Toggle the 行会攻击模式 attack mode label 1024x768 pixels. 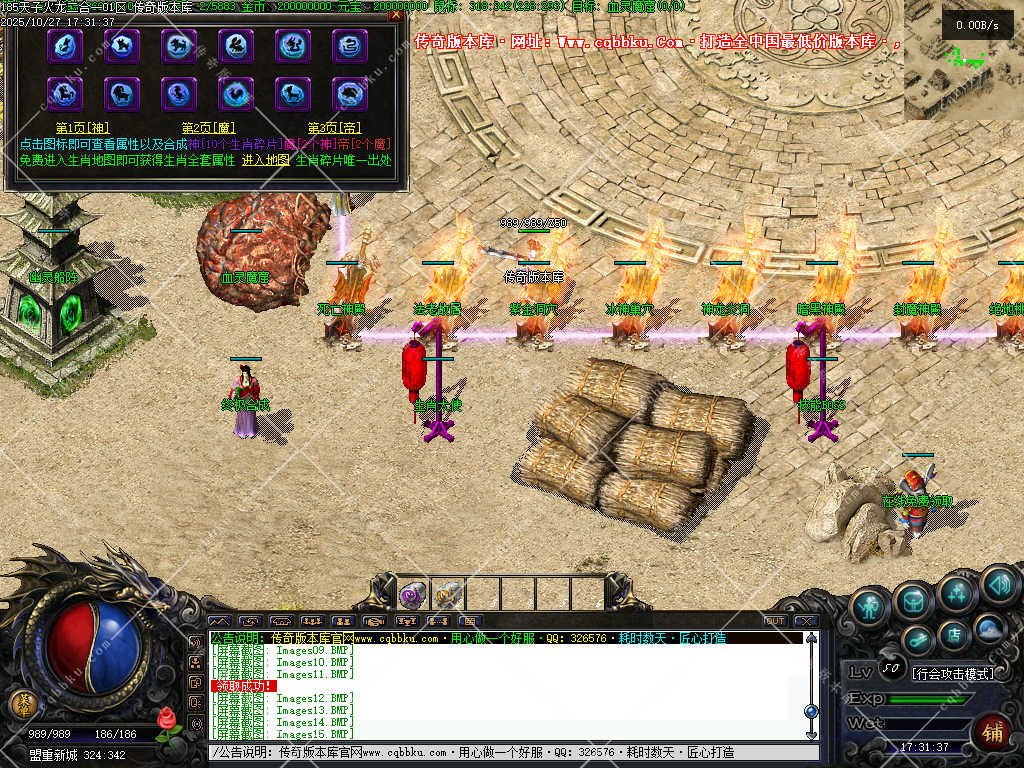[953, 673]
